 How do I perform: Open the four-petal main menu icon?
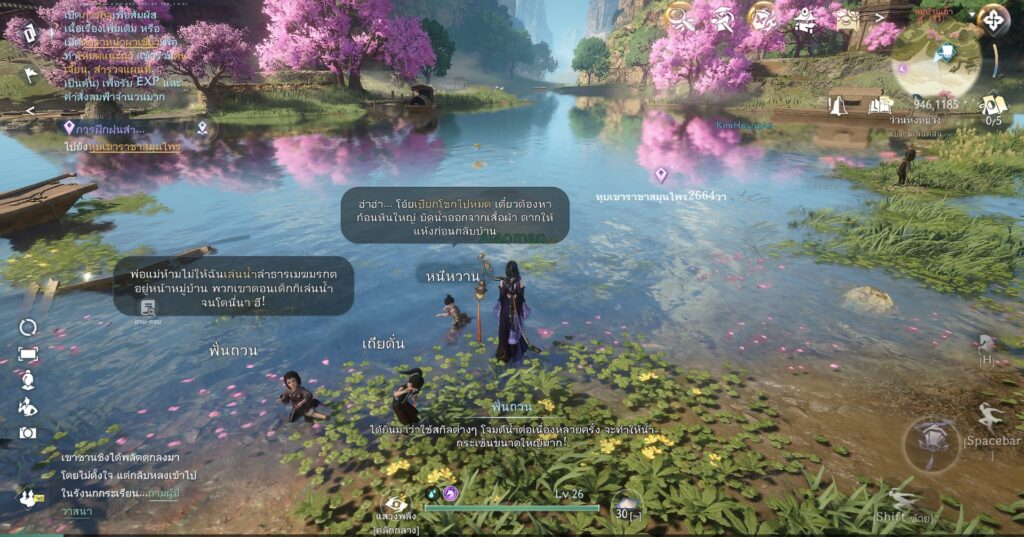click(993, 18)
